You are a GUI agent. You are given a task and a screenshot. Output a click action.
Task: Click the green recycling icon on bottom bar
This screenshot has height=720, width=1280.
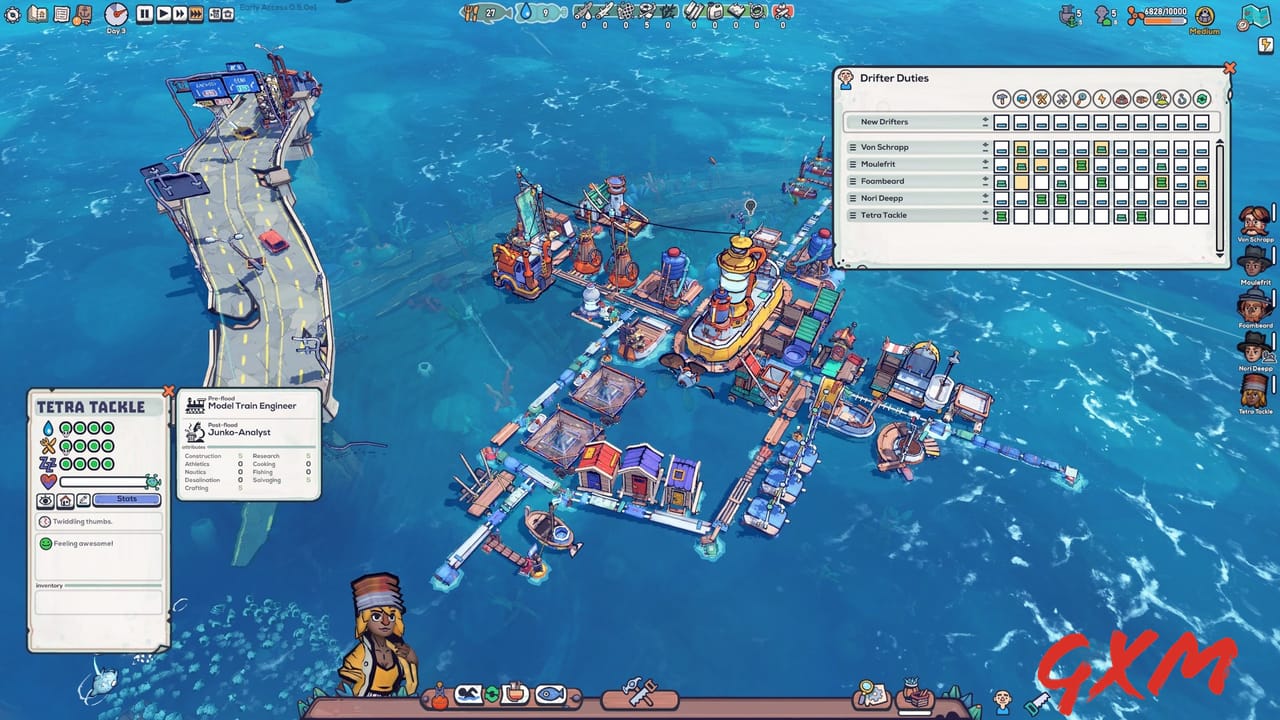point(491,691)
